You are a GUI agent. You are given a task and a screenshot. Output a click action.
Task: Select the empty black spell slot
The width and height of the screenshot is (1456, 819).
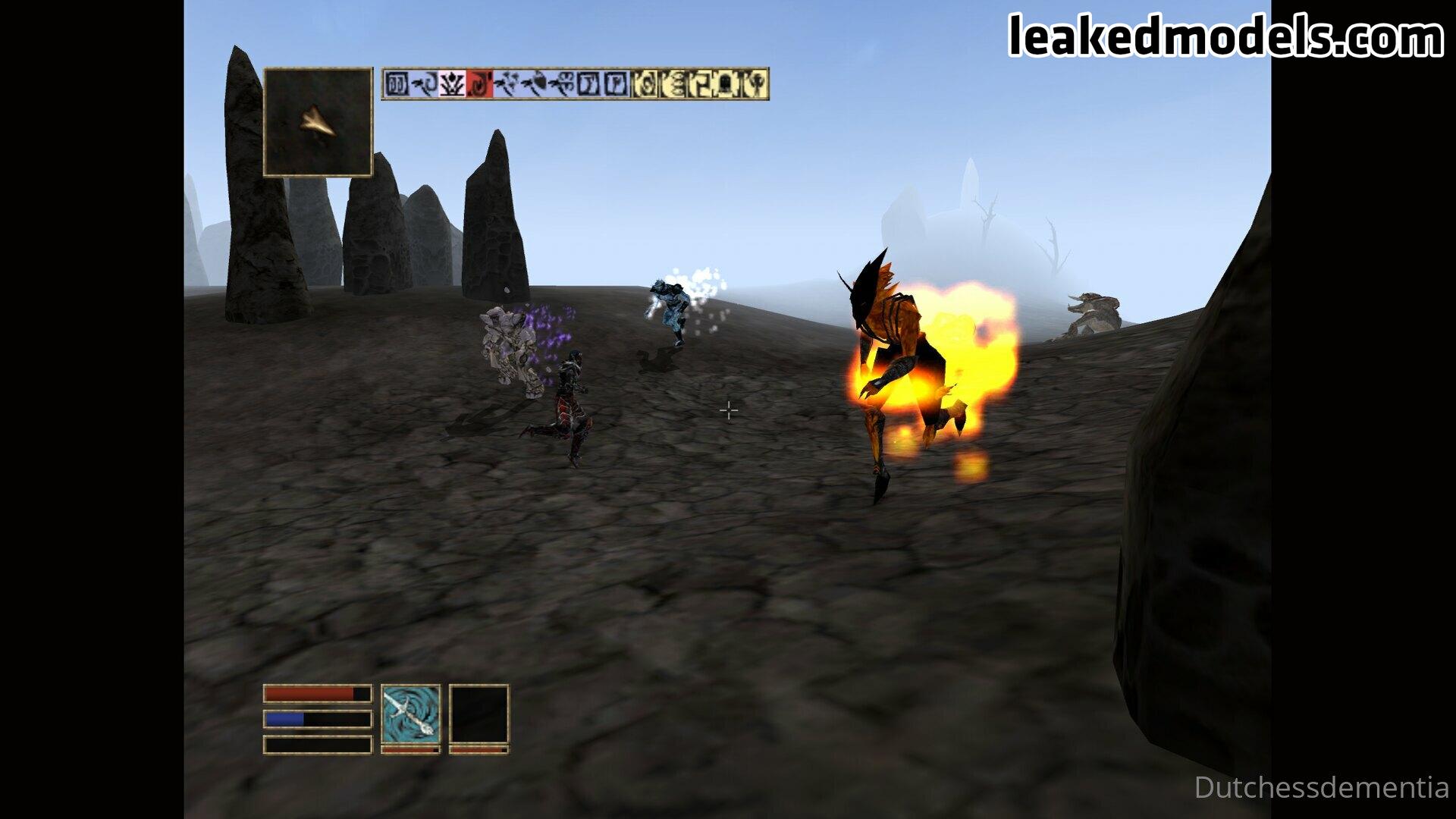pos(479,714)
